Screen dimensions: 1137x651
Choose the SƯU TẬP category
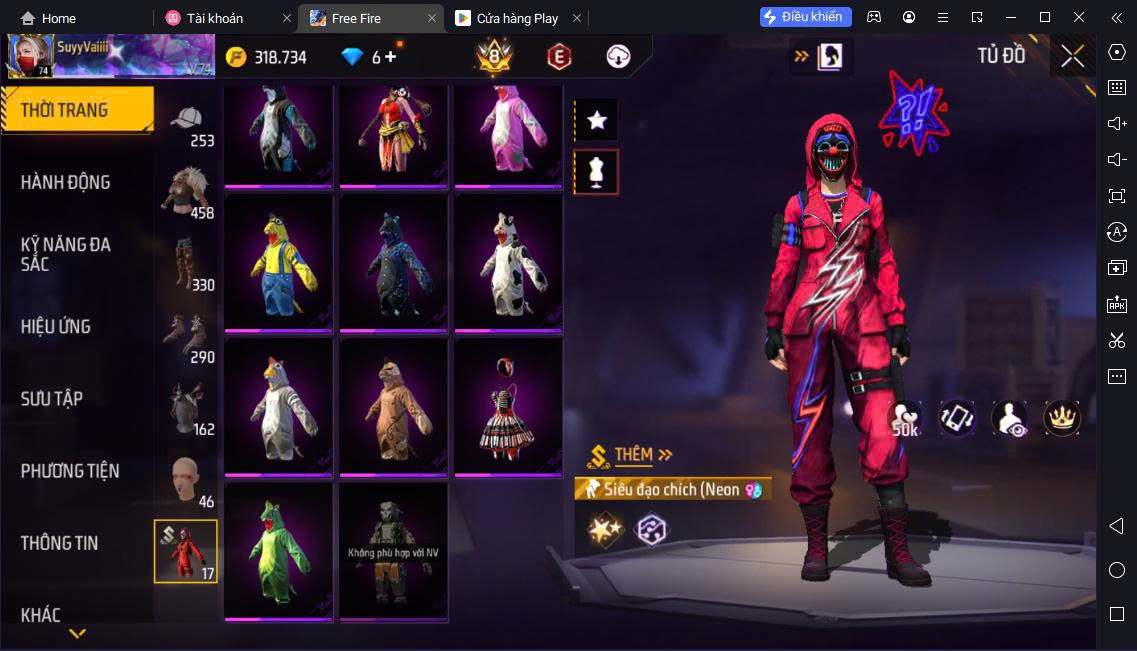click(x=52, y=398)
